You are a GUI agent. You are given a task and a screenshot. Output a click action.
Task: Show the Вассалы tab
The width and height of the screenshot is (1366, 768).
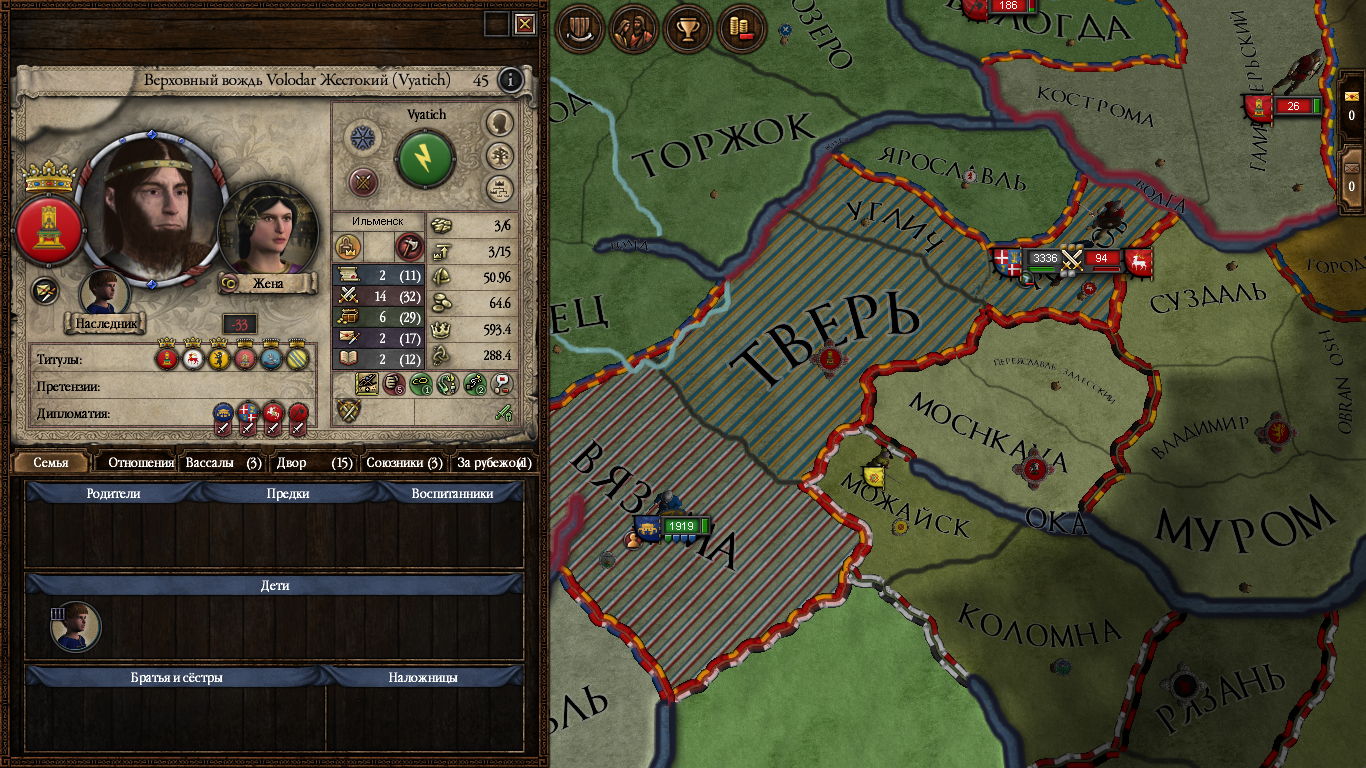(x=223, y=463)
